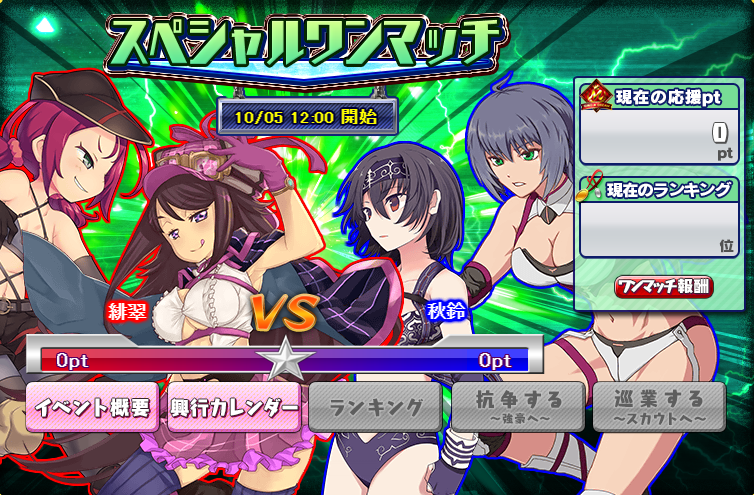Open the イベント概要 event overview
Screen dimensions: 754x495
point(92,406)
